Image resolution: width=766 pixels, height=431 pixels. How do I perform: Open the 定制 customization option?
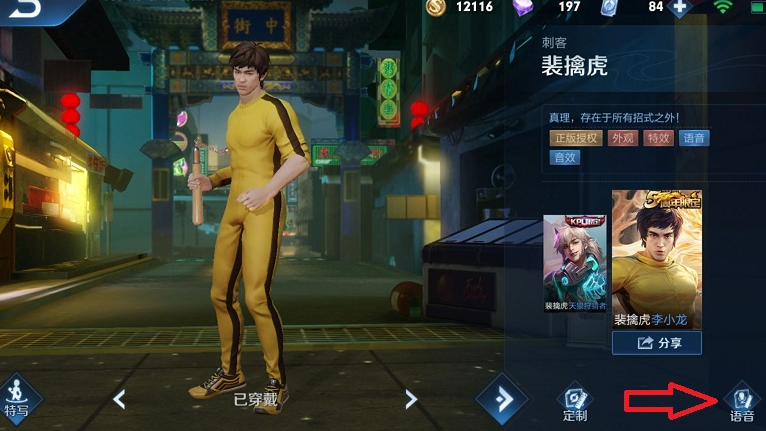[574, 402]
